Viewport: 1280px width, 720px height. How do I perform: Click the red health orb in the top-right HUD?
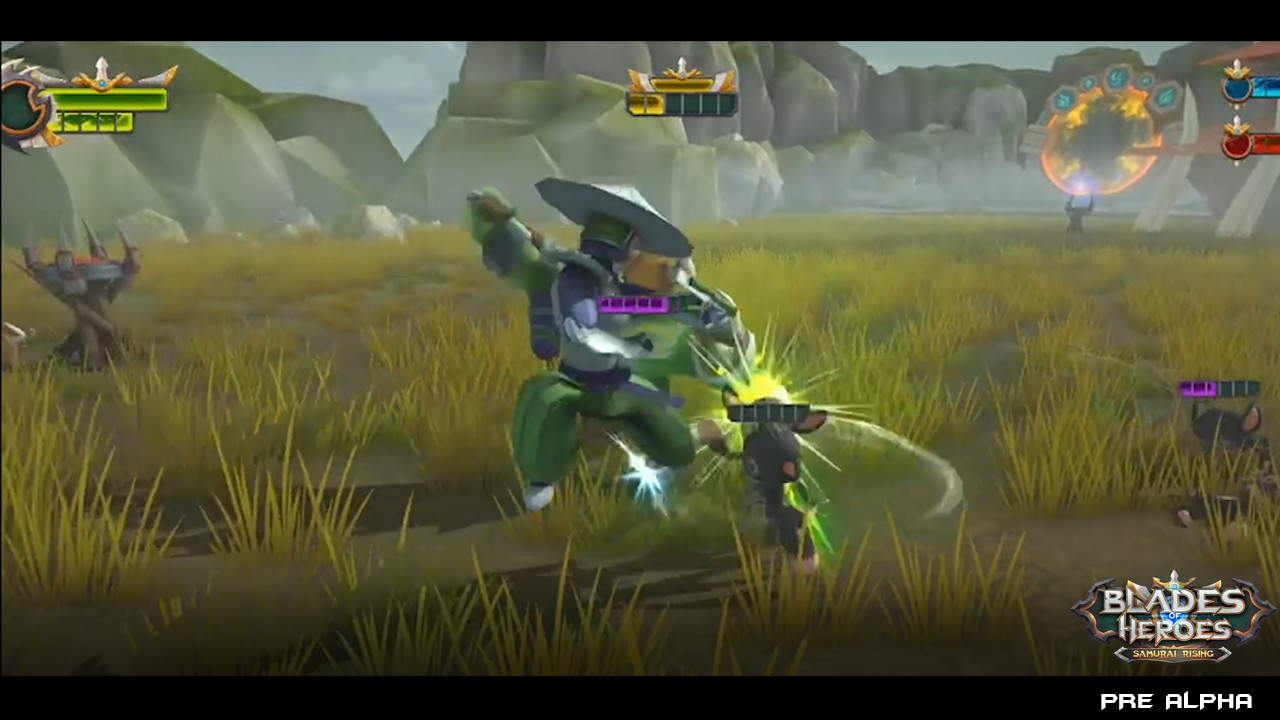[x=1236, y=145]
